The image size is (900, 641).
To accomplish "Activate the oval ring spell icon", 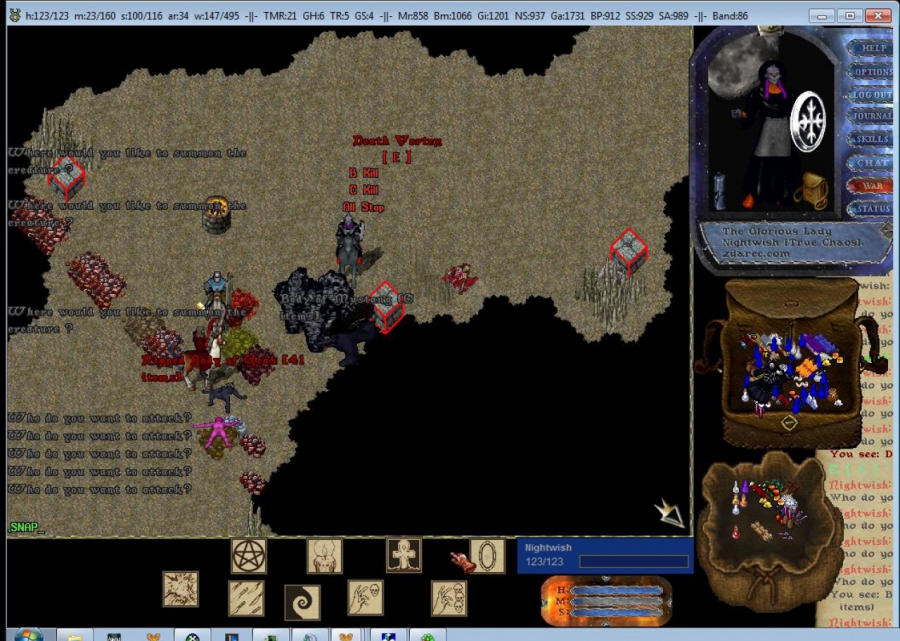I will tap(487, 556).
